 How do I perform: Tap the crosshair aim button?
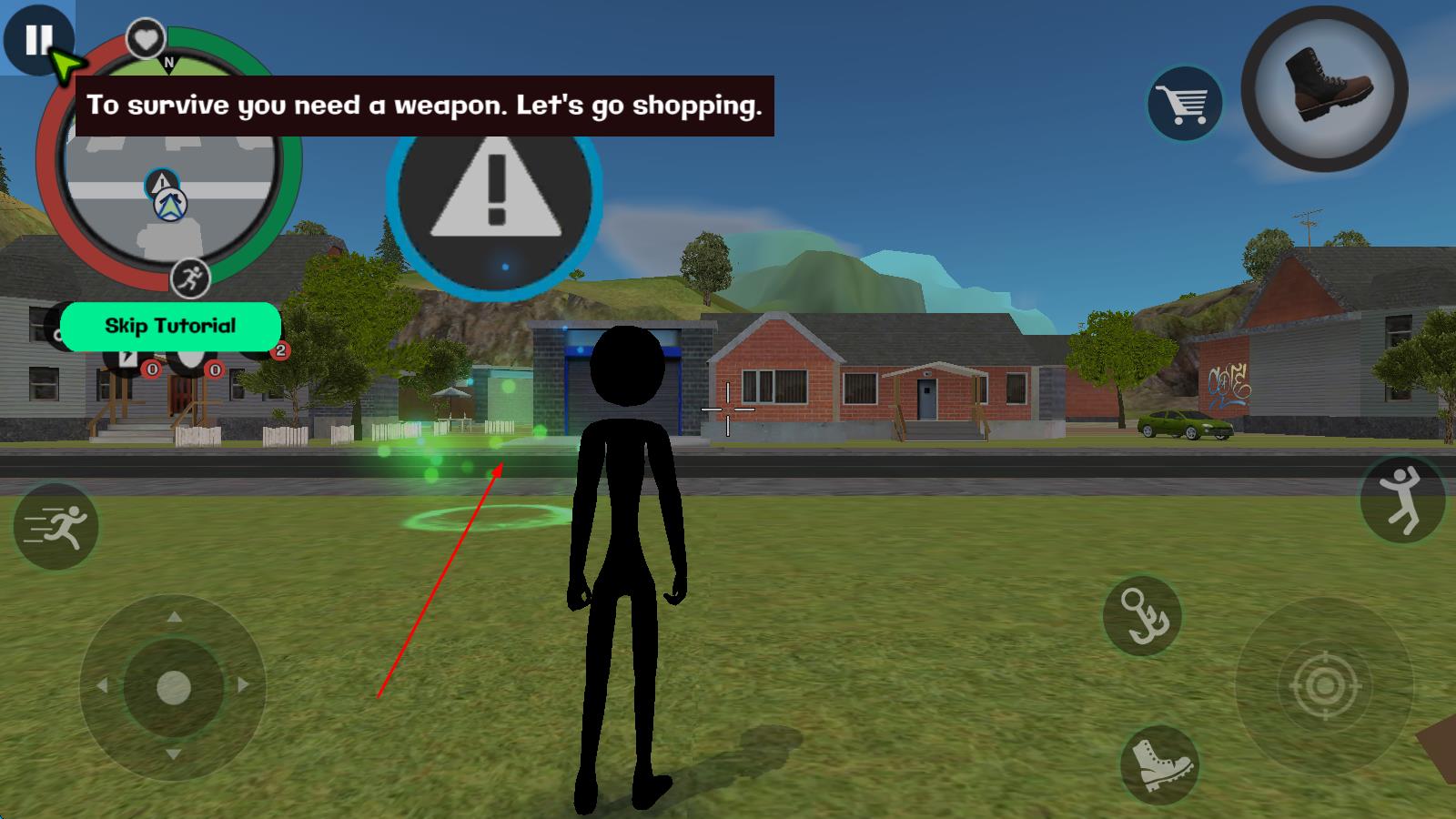tap(1324, 685)
